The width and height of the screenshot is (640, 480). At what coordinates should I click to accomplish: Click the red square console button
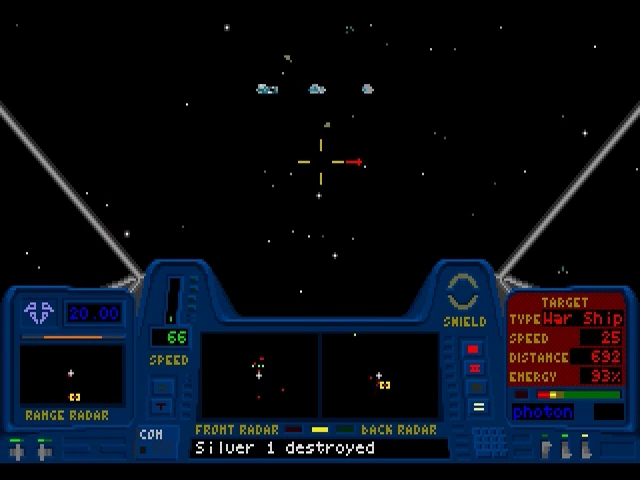474,349
